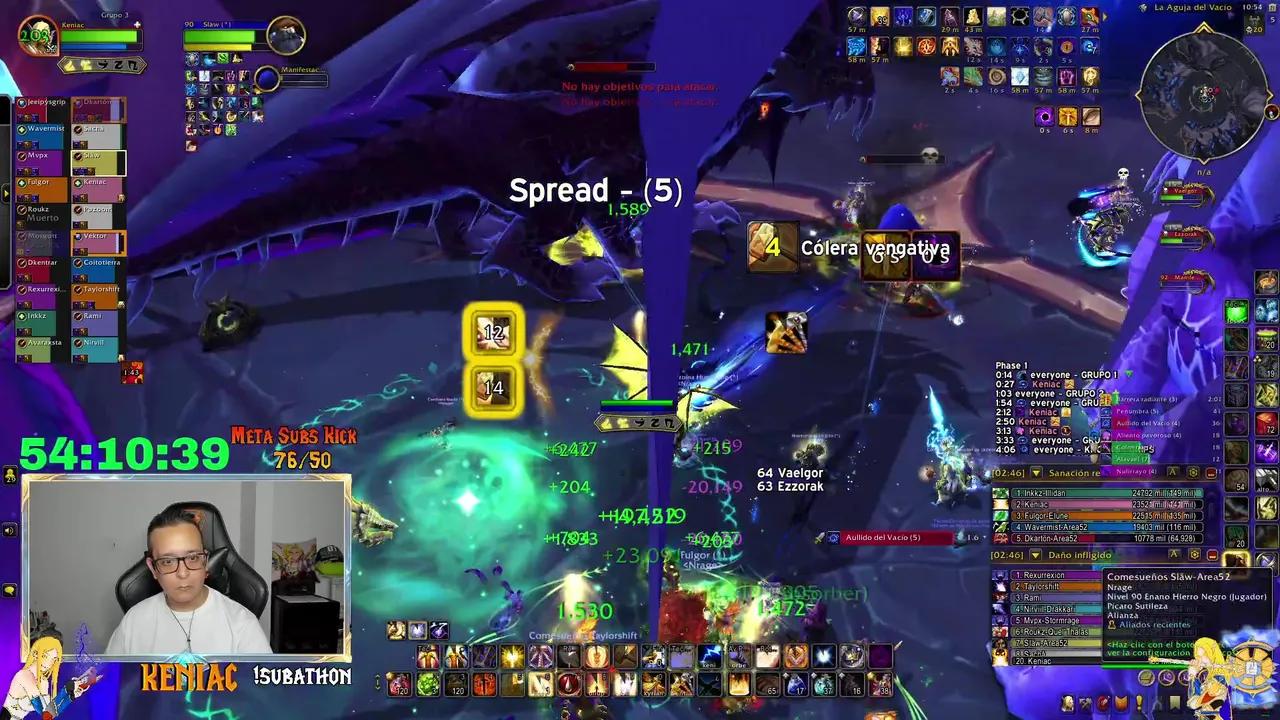This screenshot has height=720, width=1280.
Task: Click the report 'A' icon on the damage meter
Action: pyautogui.click(x=1173, y=554)
